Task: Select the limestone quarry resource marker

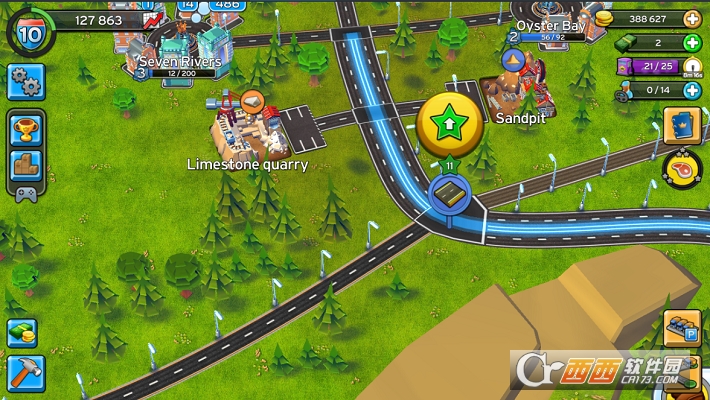Action: (251, 102)
